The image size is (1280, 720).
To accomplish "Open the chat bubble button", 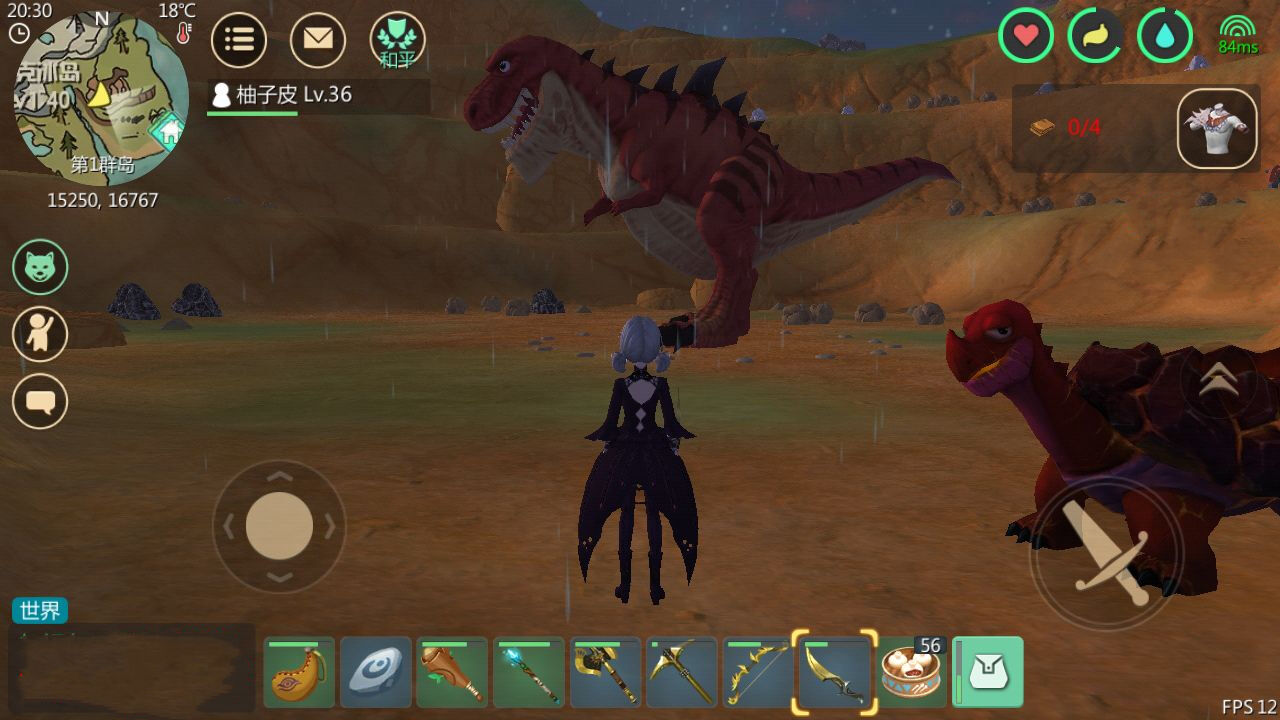I will point(40,401).
